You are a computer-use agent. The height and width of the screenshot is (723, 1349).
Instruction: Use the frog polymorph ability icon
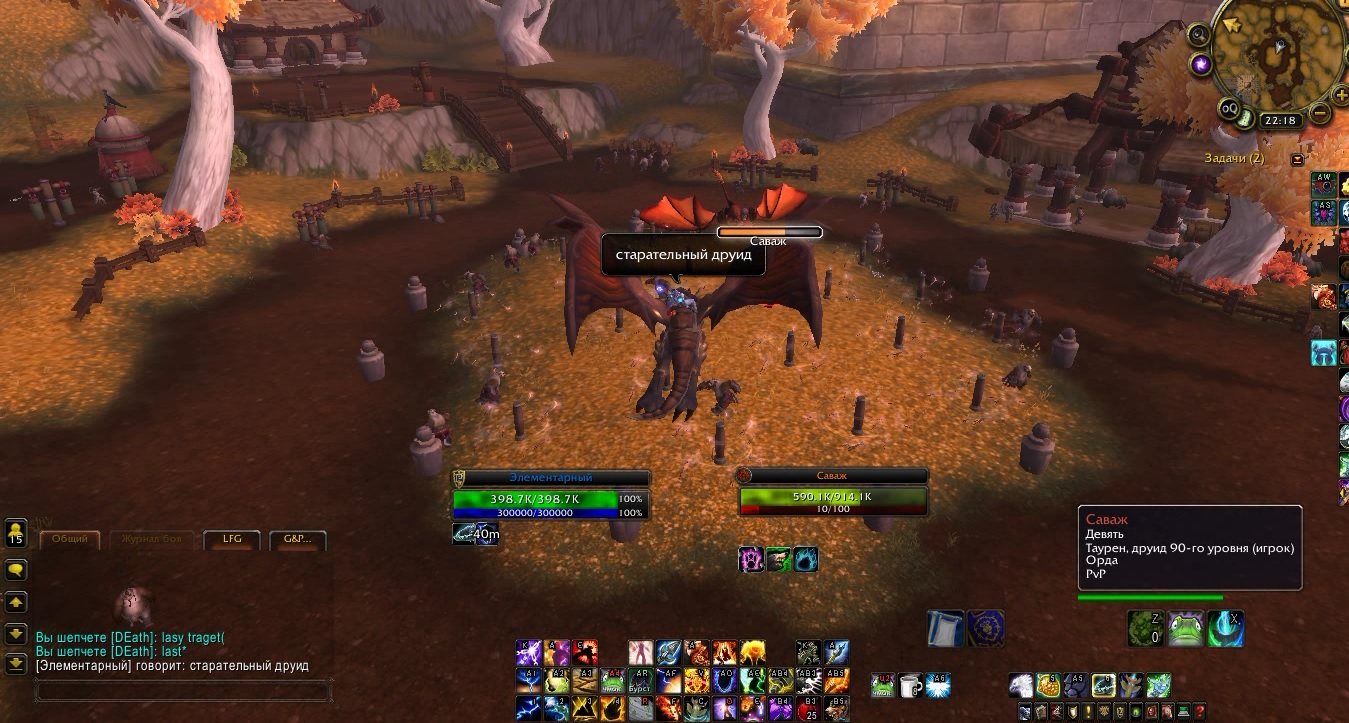[x=1186, y=629]
